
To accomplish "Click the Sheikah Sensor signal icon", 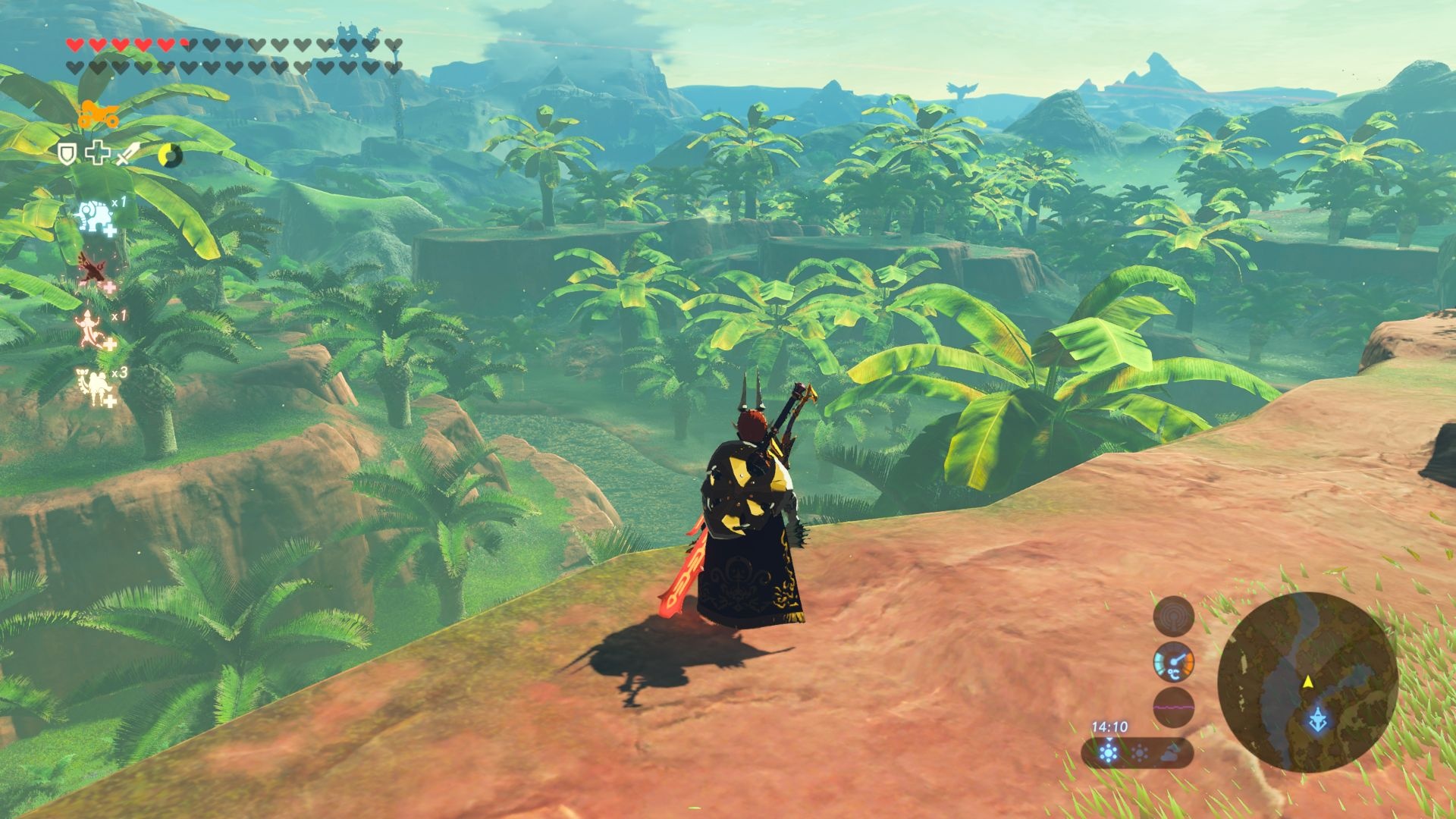I will (1173, 616).
